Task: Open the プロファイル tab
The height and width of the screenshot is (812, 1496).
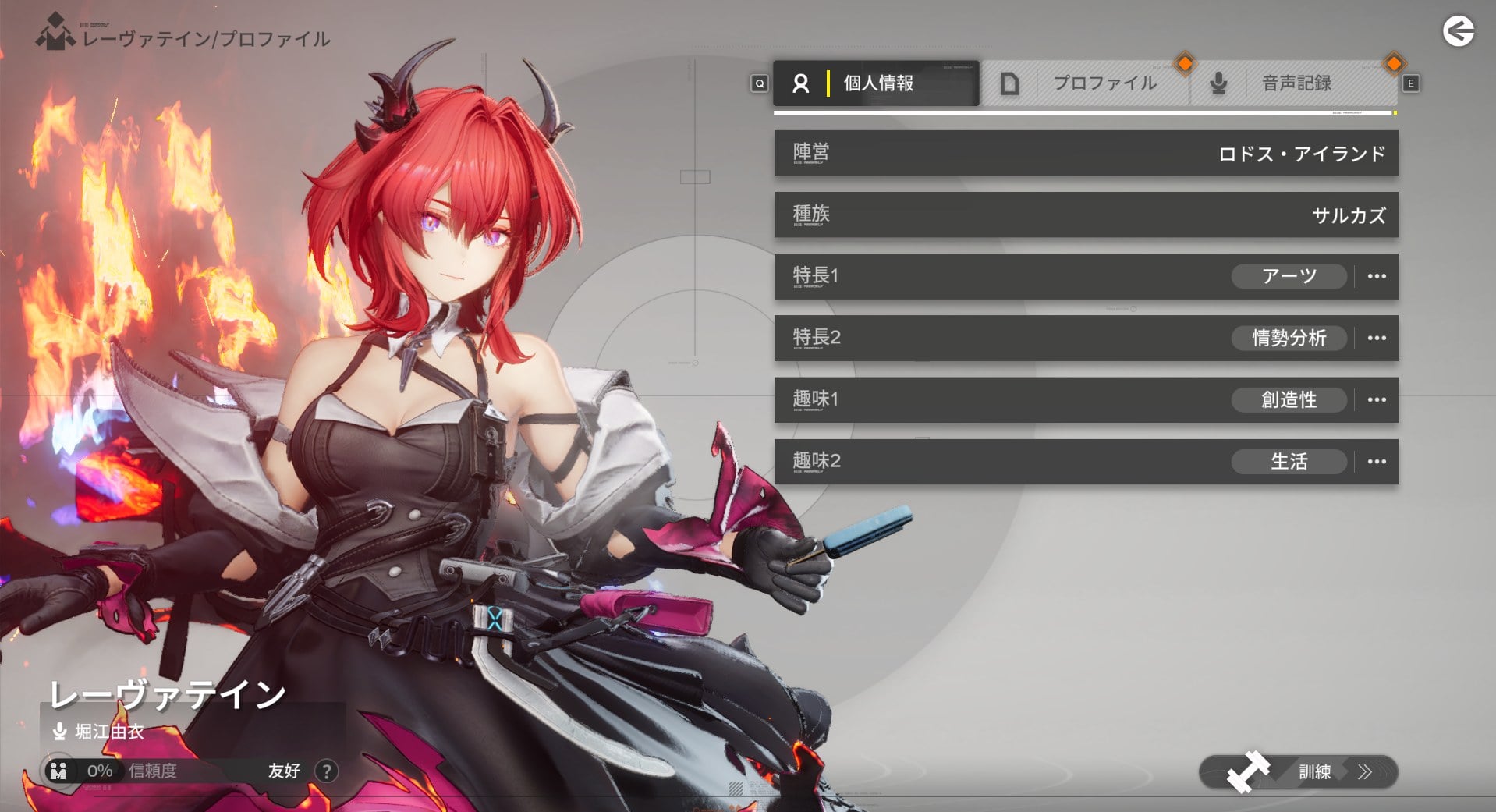Action: 1086,83
